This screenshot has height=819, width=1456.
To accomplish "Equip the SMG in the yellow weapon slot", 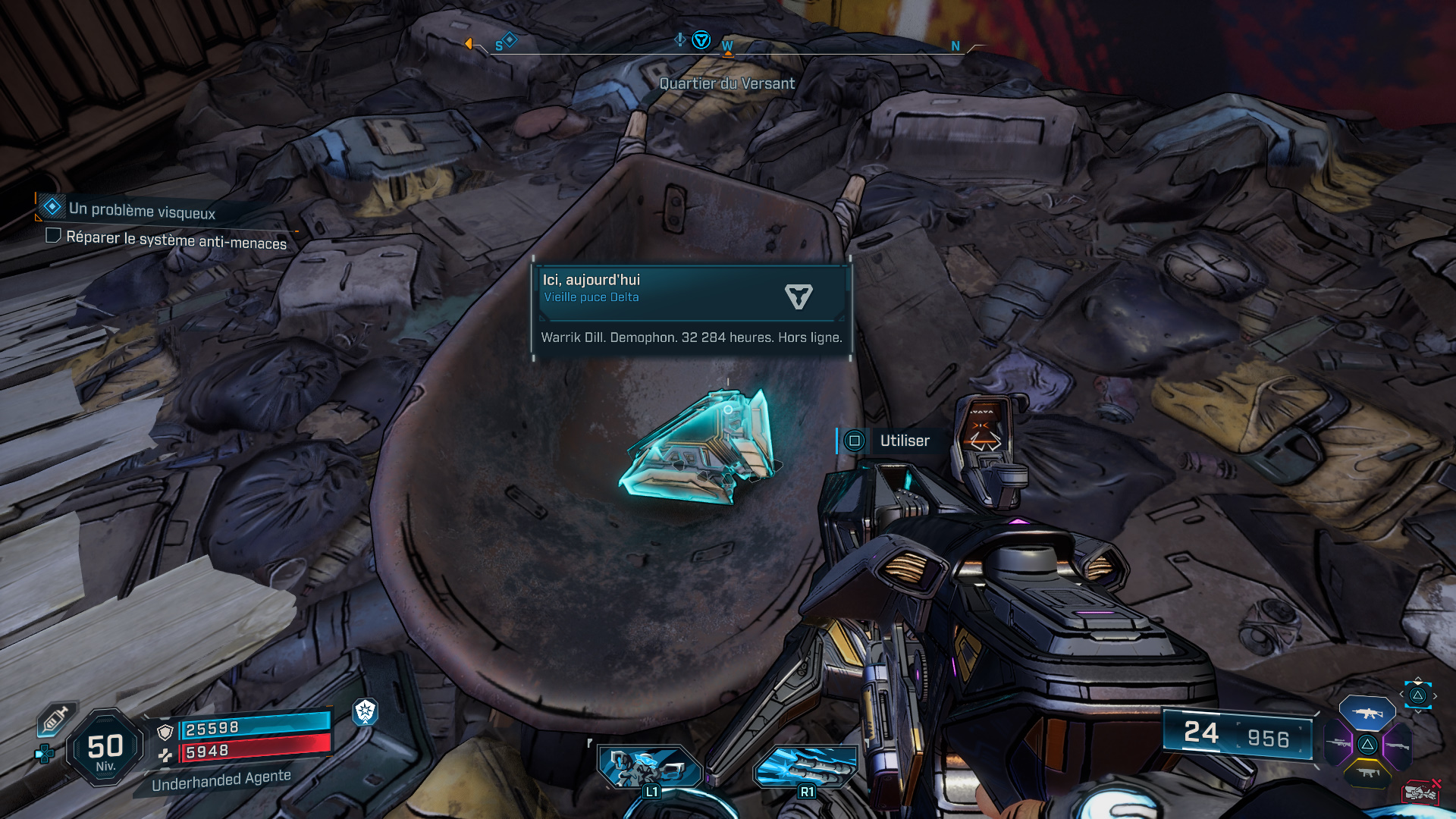I will [x=1367, y=773].
